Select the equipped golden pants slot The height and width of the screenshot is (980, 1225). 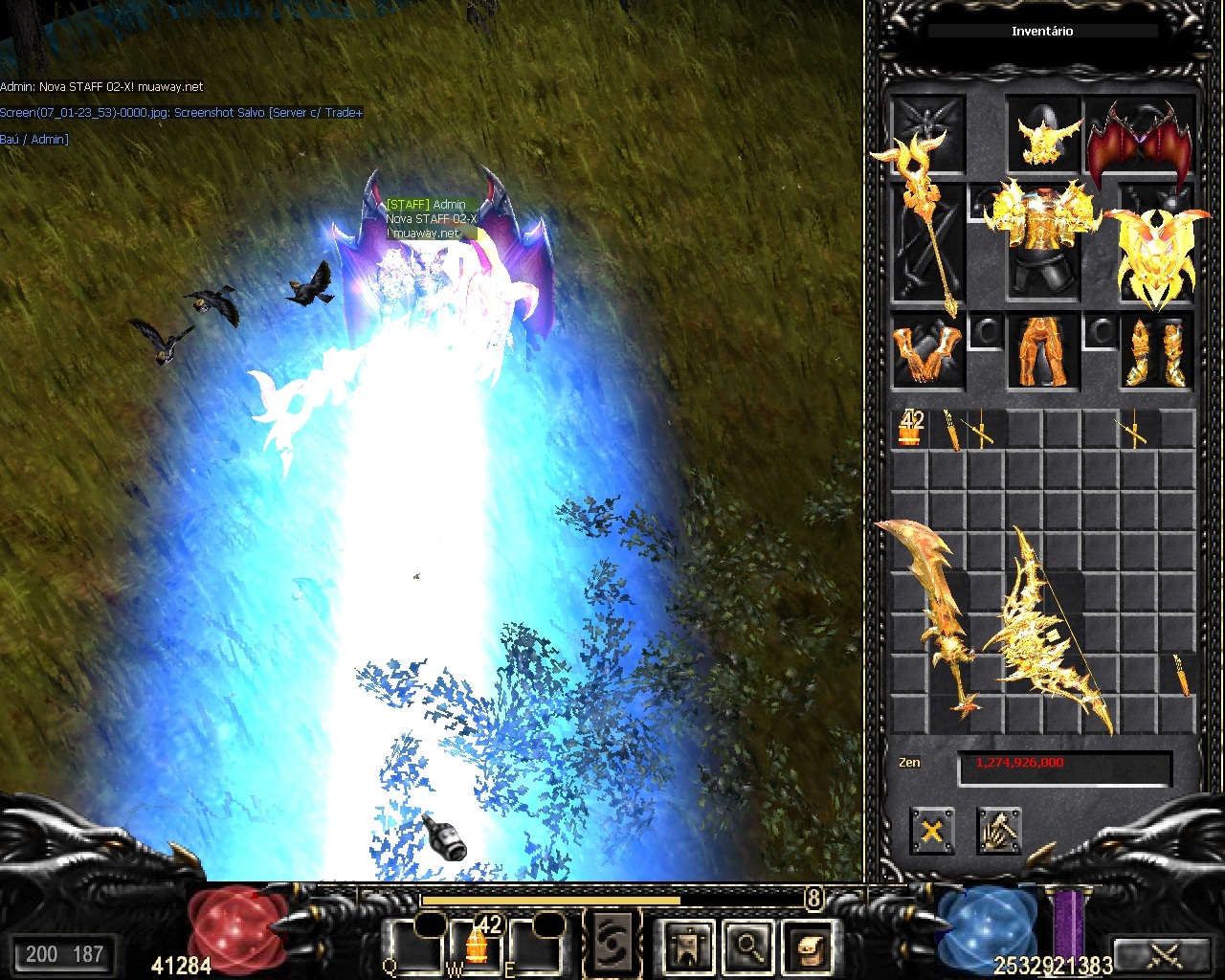pos(1042,352)
